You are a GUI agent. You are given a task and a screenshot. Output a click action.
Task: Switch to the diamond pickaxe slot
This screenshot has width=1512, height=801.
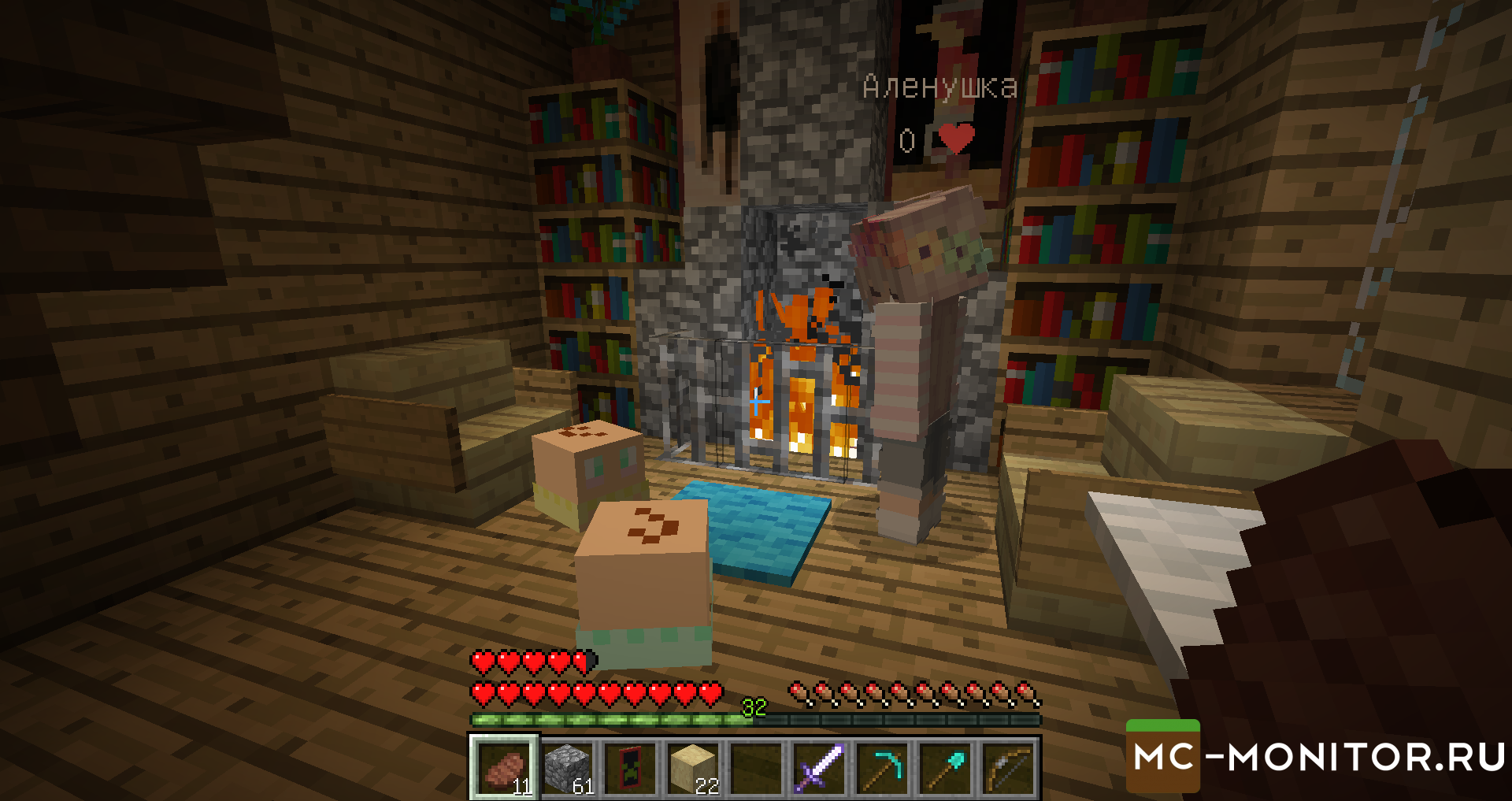coord(883,767)
